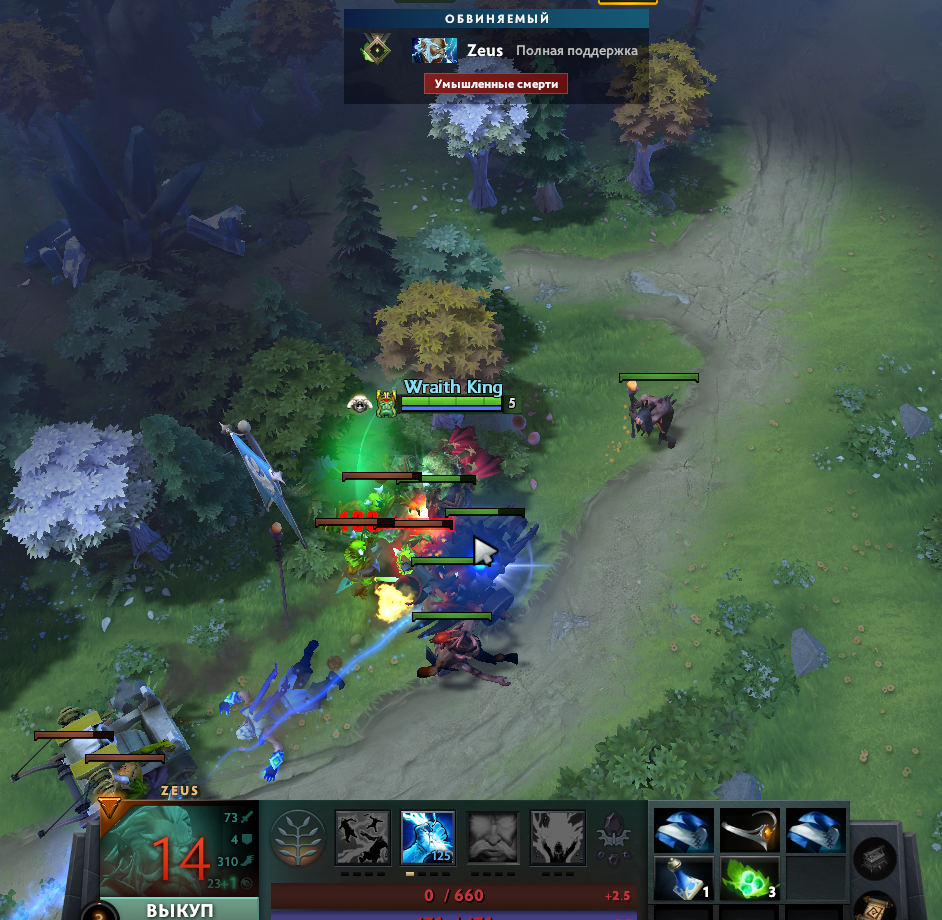Click the Умышленные смерти red label
This screenshot has height=920, width=942.
(x=496, y=84)
